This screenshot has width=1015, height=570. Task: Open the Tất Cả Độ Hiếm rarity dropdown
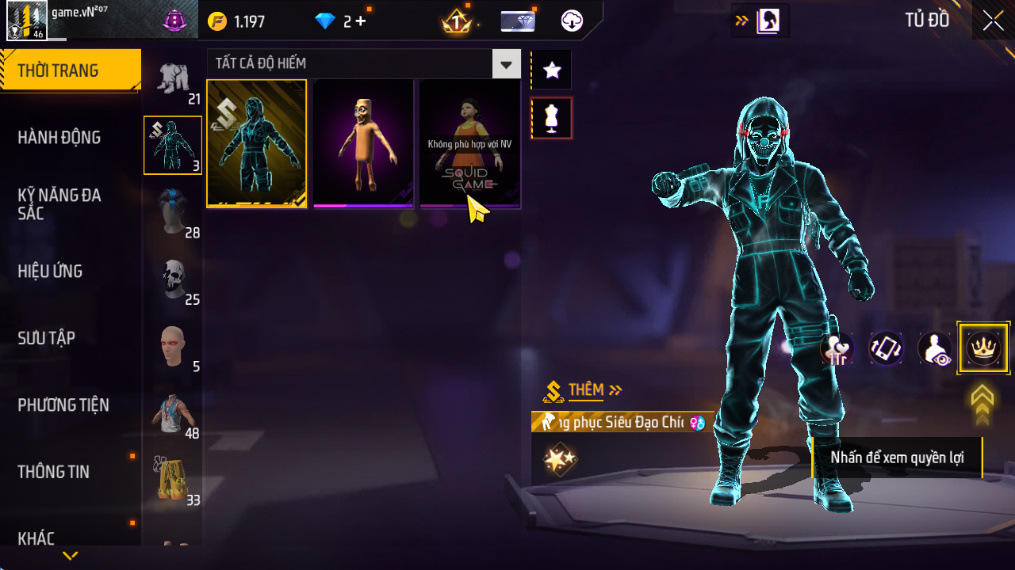tap(506, 64)
